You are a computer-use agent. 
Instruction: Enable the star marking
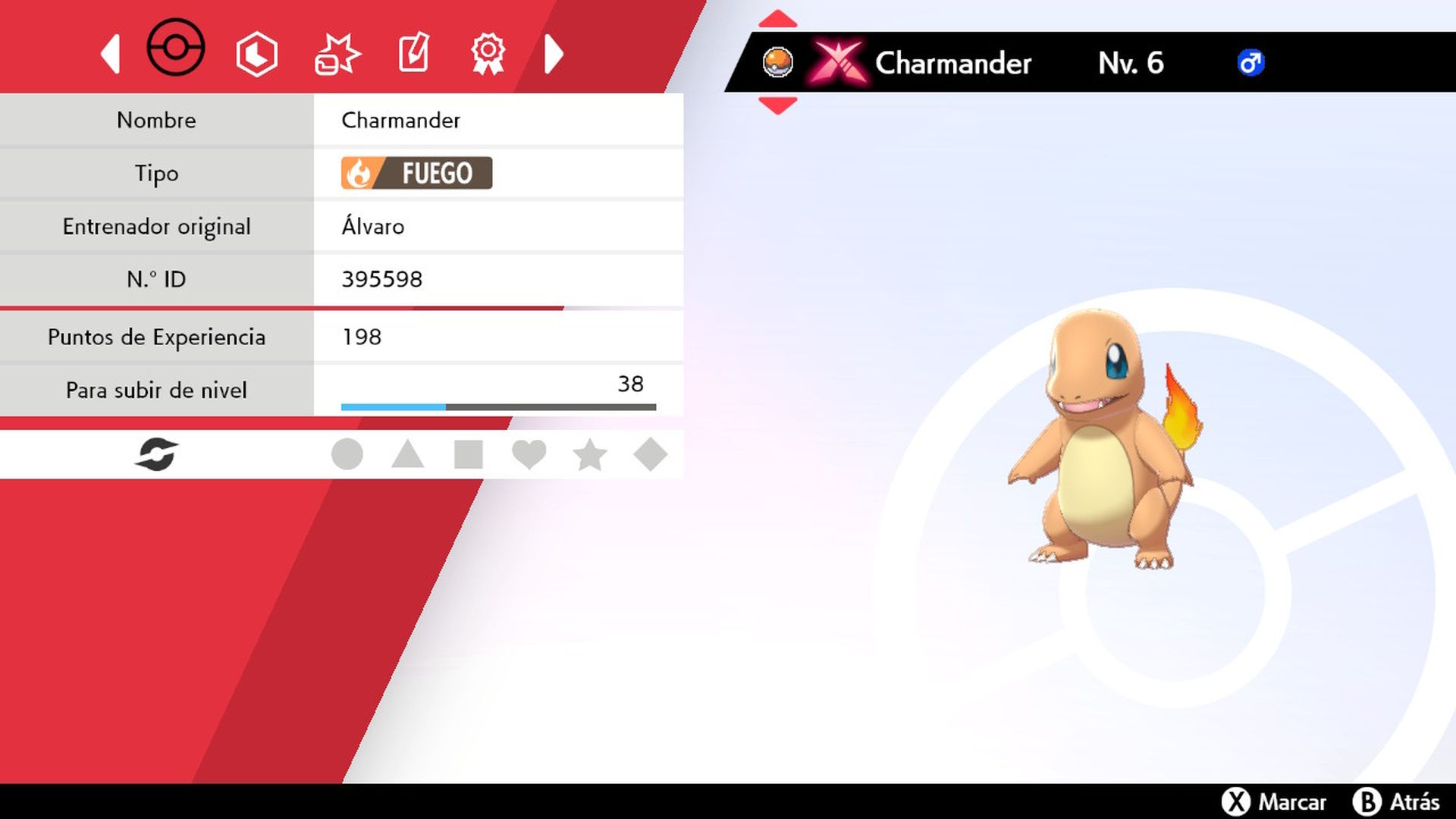pos(590,453)
